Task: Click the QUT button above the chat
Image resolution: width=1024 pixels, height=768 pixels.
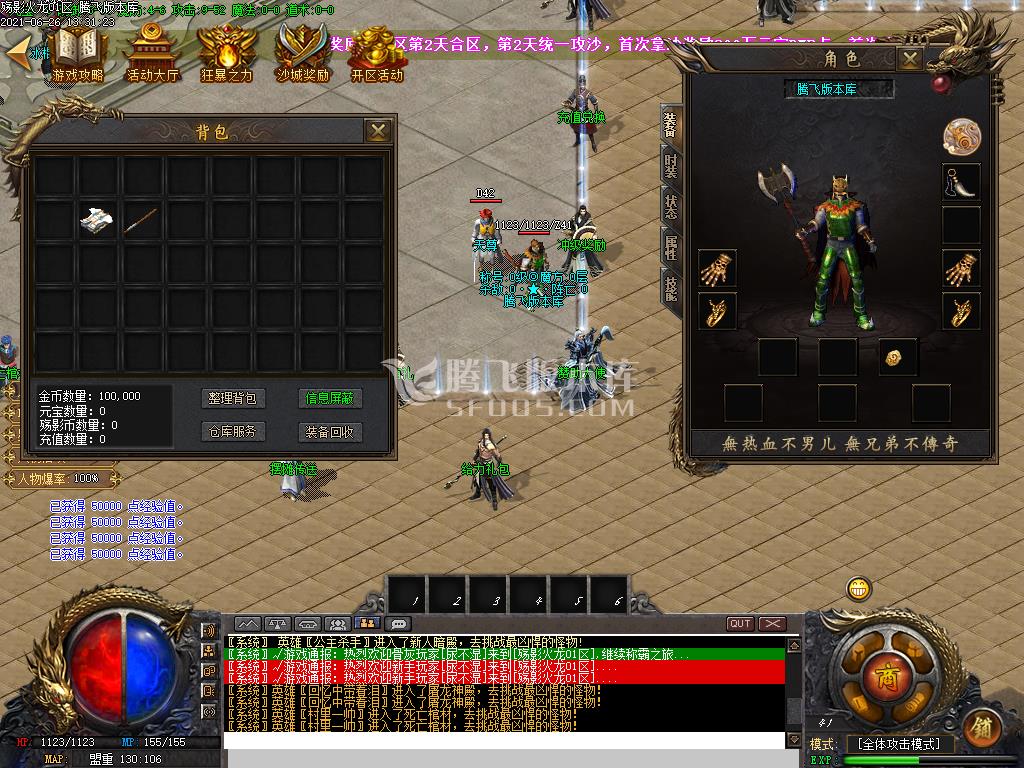Action: pos(740,624)
